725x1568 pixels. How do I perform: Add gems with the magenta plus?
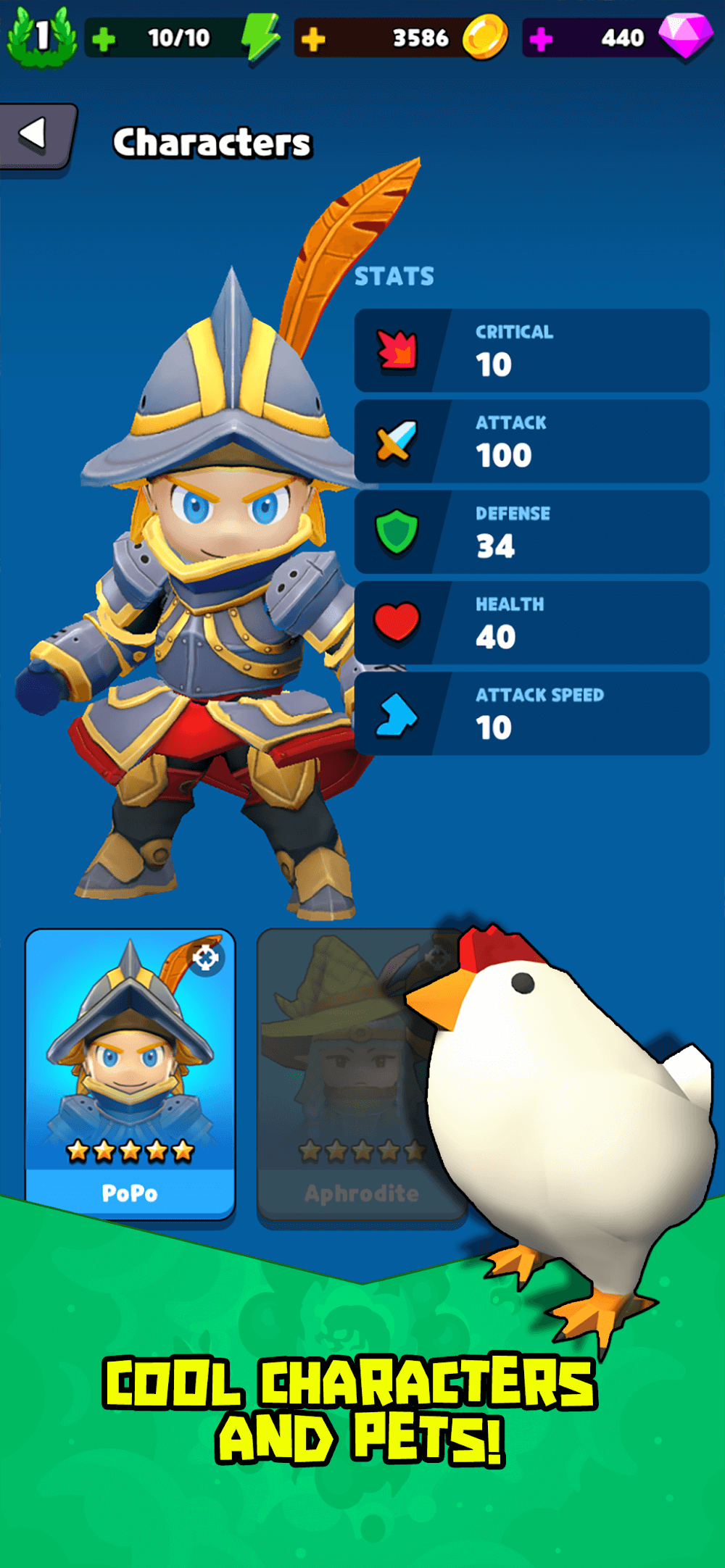541,39
